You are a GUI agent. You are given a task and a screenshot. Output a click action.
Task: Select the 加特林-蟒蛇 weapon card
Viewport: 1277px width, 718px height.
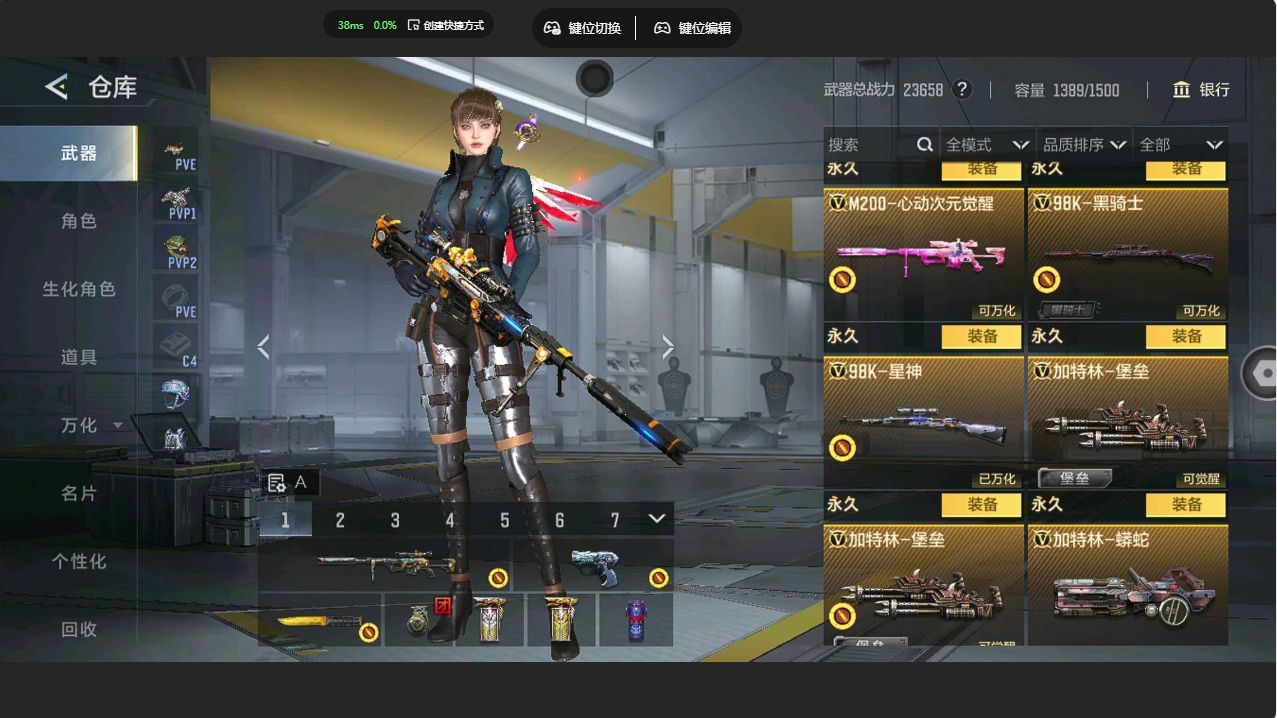(1127, 590)
